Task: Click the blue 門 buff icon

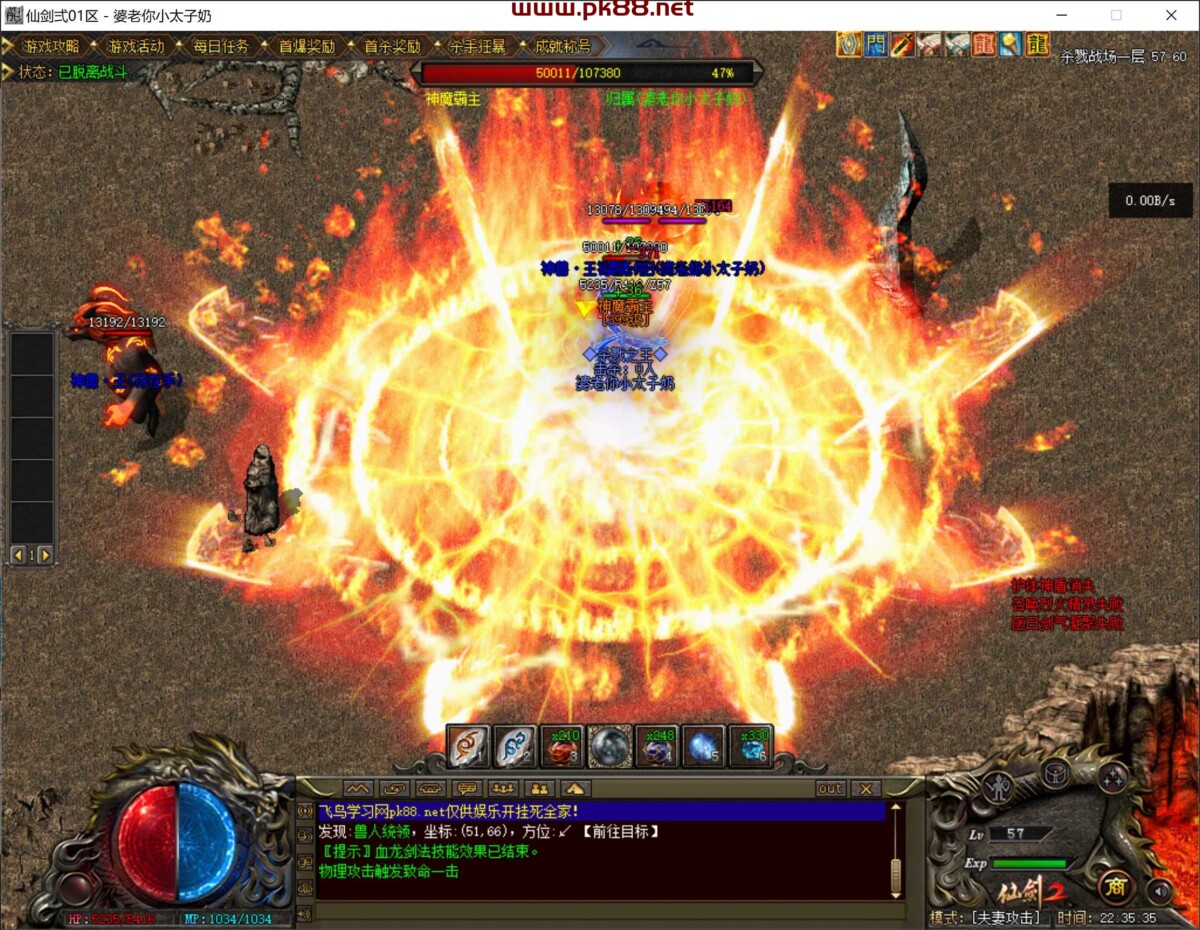Action: [x=877, y=44]
